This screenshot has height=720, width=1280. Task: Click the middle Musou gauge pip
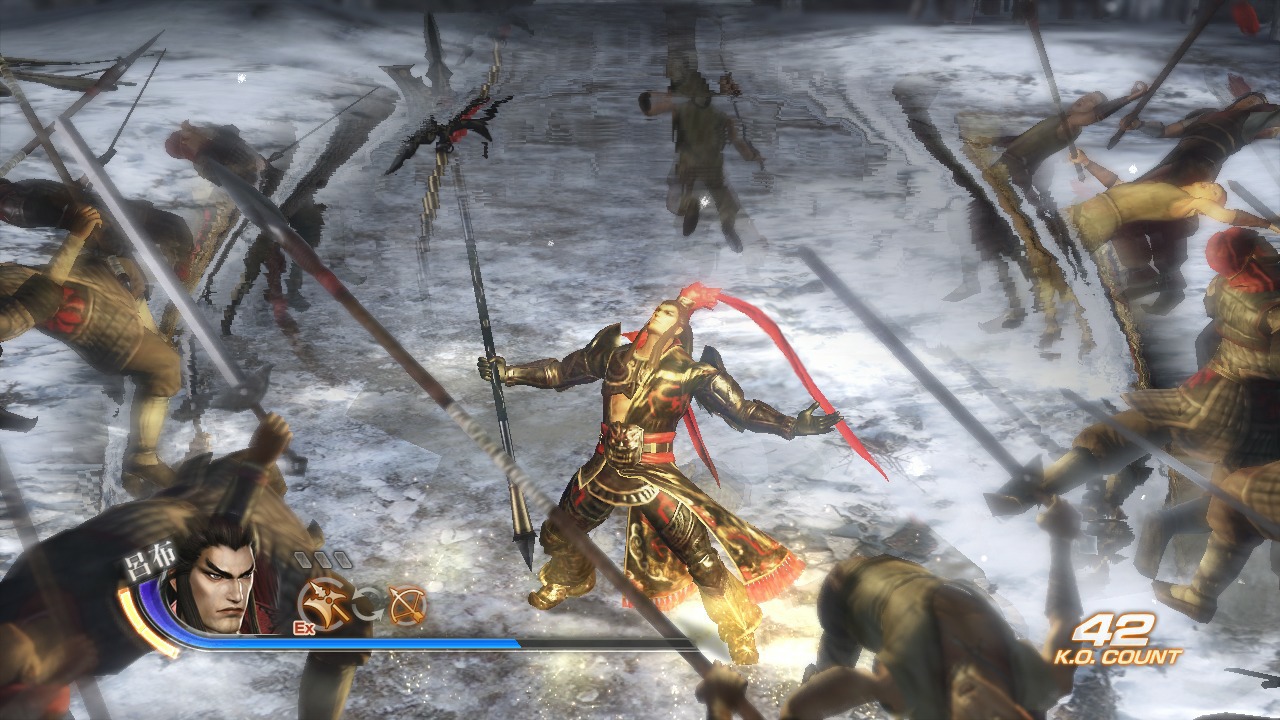(324, 559)
